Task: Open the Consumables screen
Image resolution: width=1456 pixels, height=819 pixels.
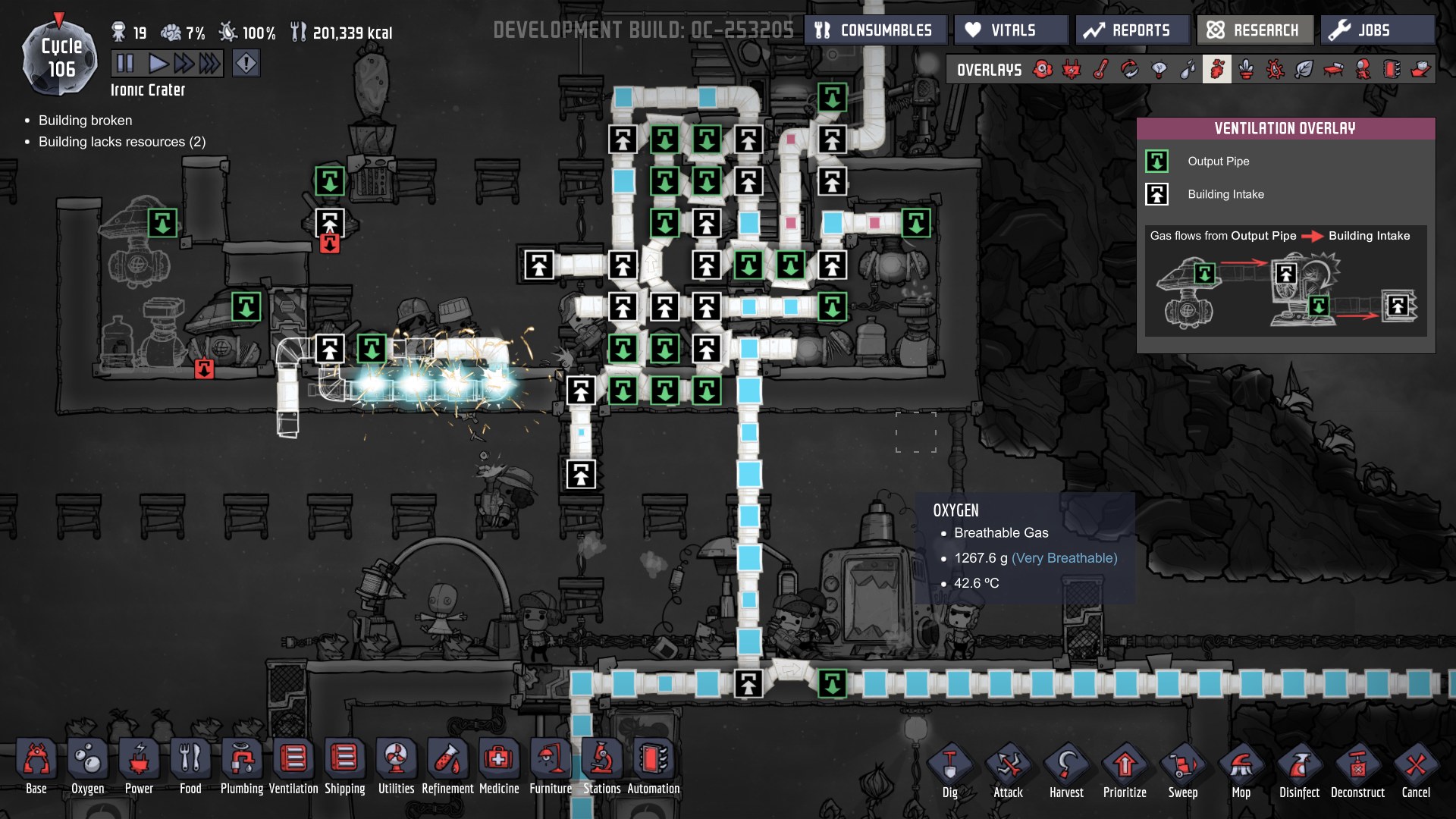Action: 875,30
